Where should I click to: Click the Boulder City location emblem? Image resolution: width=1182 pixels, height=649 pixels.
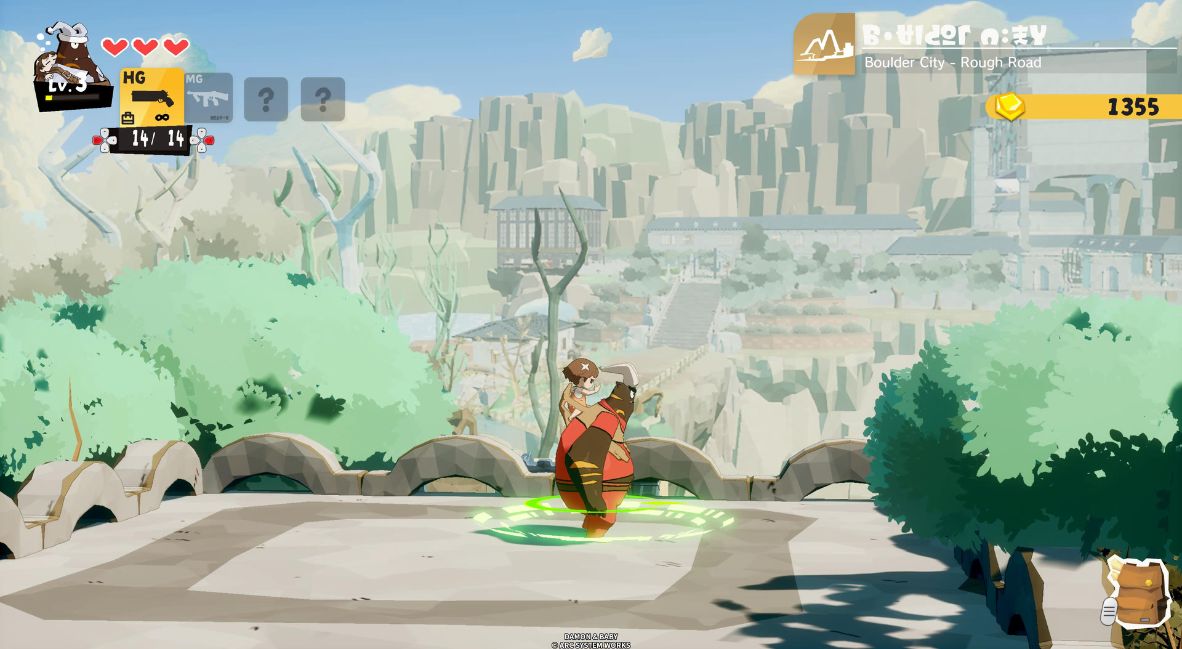824,45
